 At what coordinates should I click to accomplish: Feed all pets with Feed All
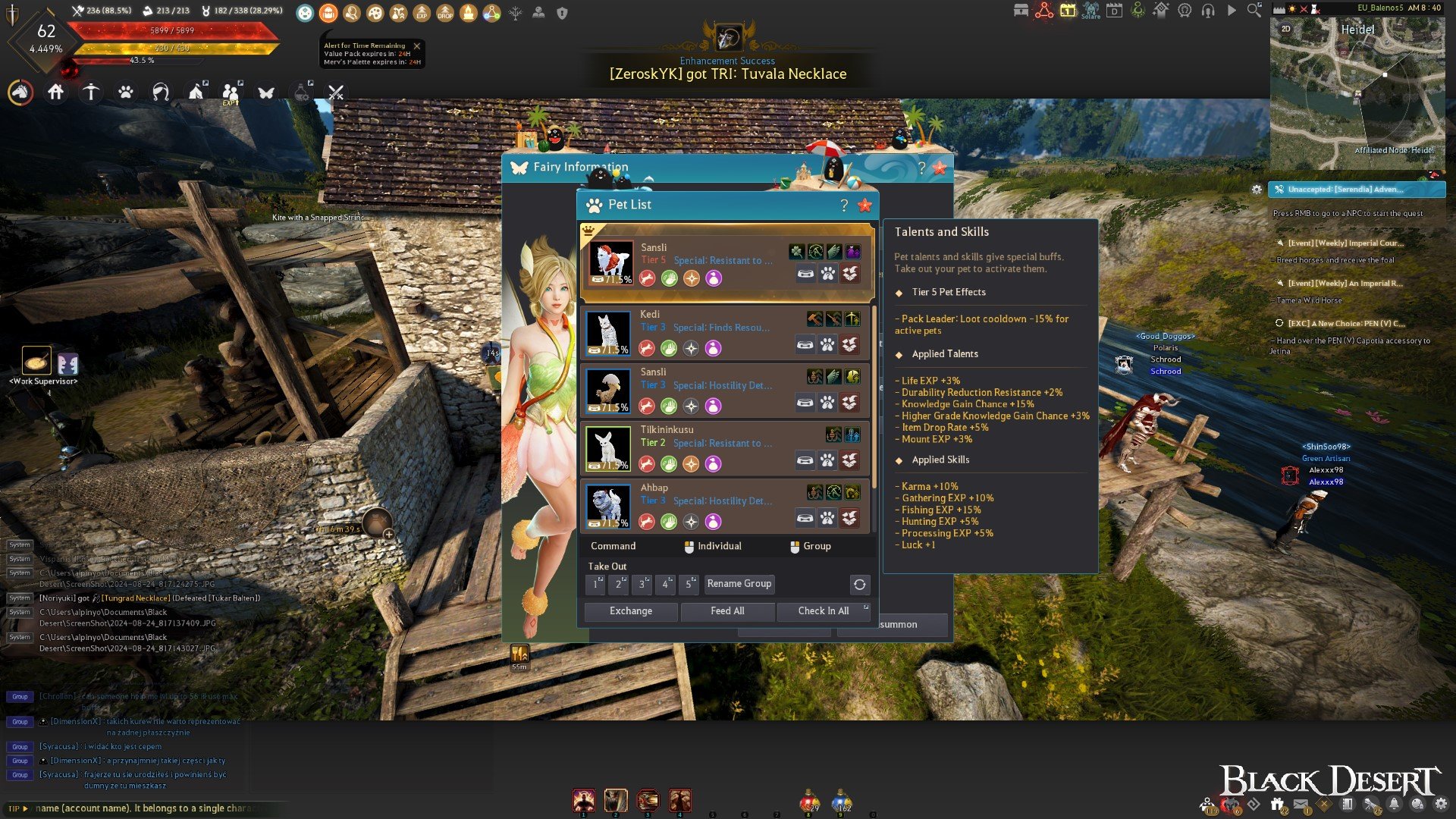coord(727,611)
